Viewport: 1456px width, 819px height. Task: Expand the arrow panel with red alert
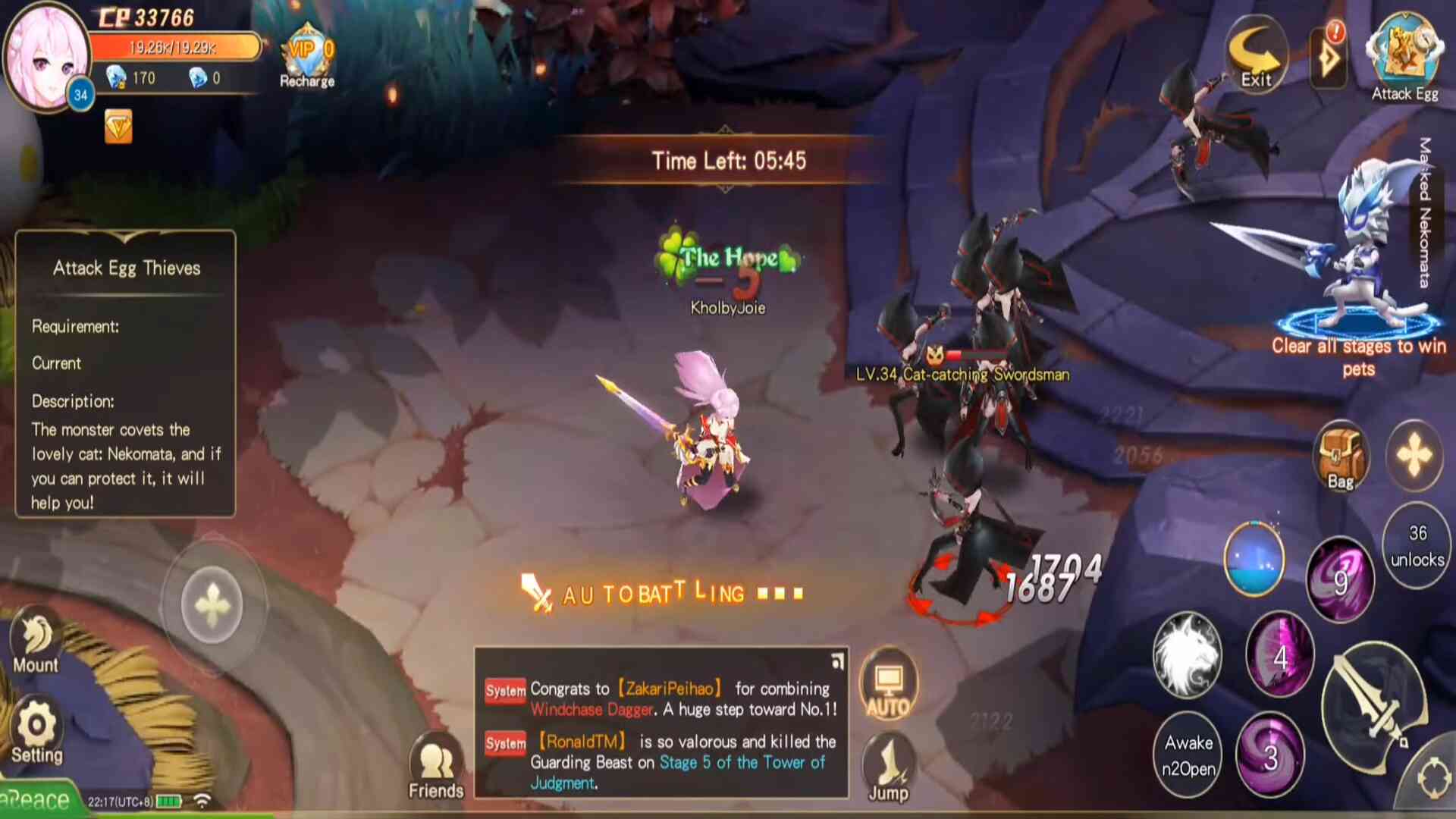pos(1329,58)
